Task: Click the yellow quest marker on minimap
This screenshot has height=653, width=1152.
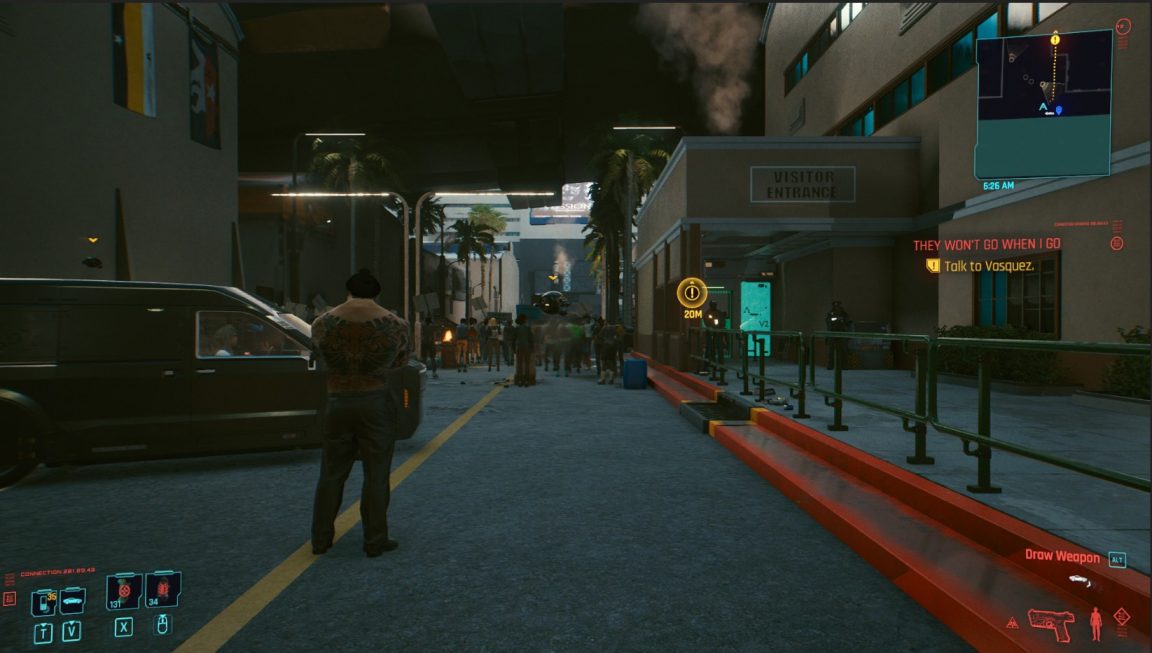Action: pyautogui.click(x=1055, y=40)
